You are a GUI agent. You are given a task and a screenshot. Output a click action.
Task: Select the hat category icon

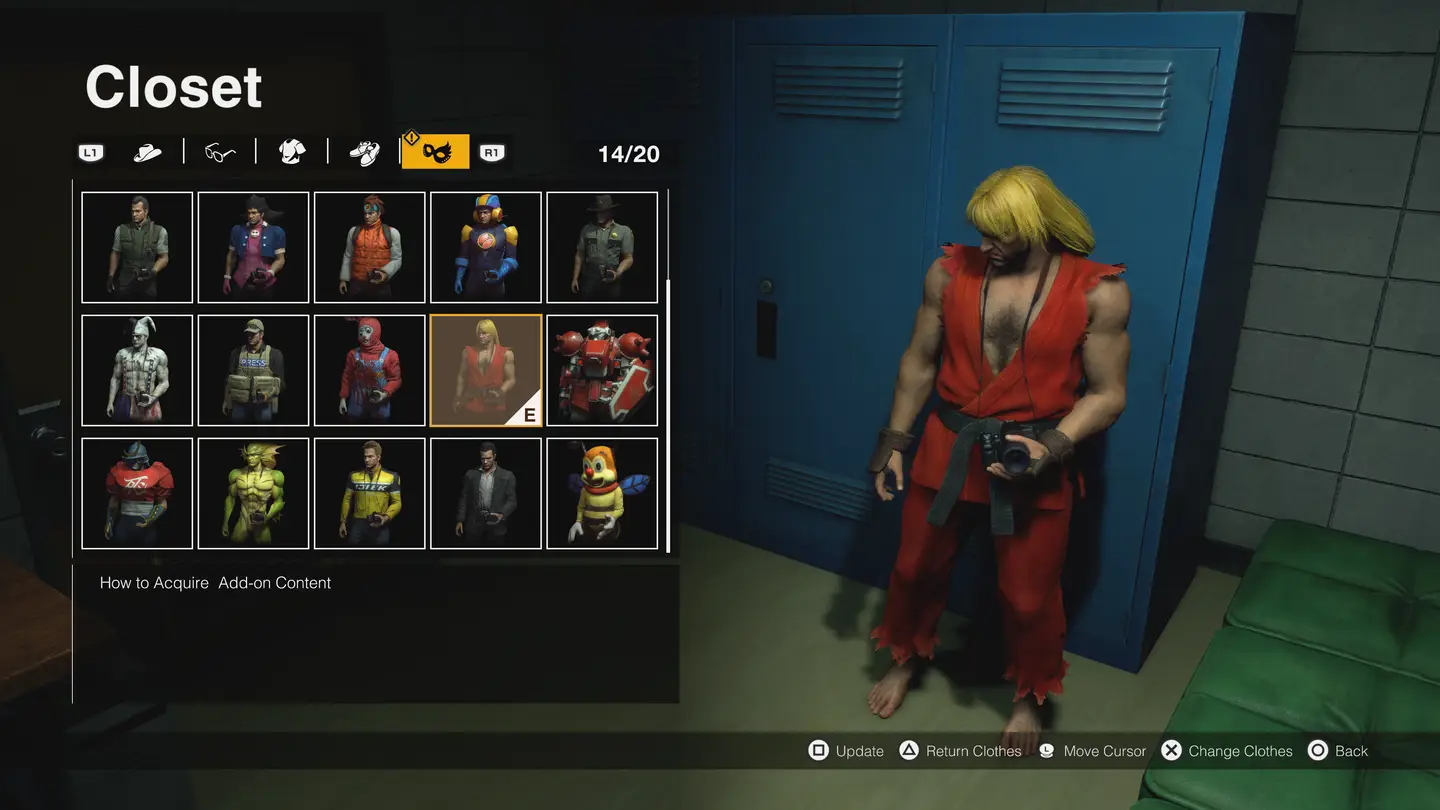pos(148,151)
